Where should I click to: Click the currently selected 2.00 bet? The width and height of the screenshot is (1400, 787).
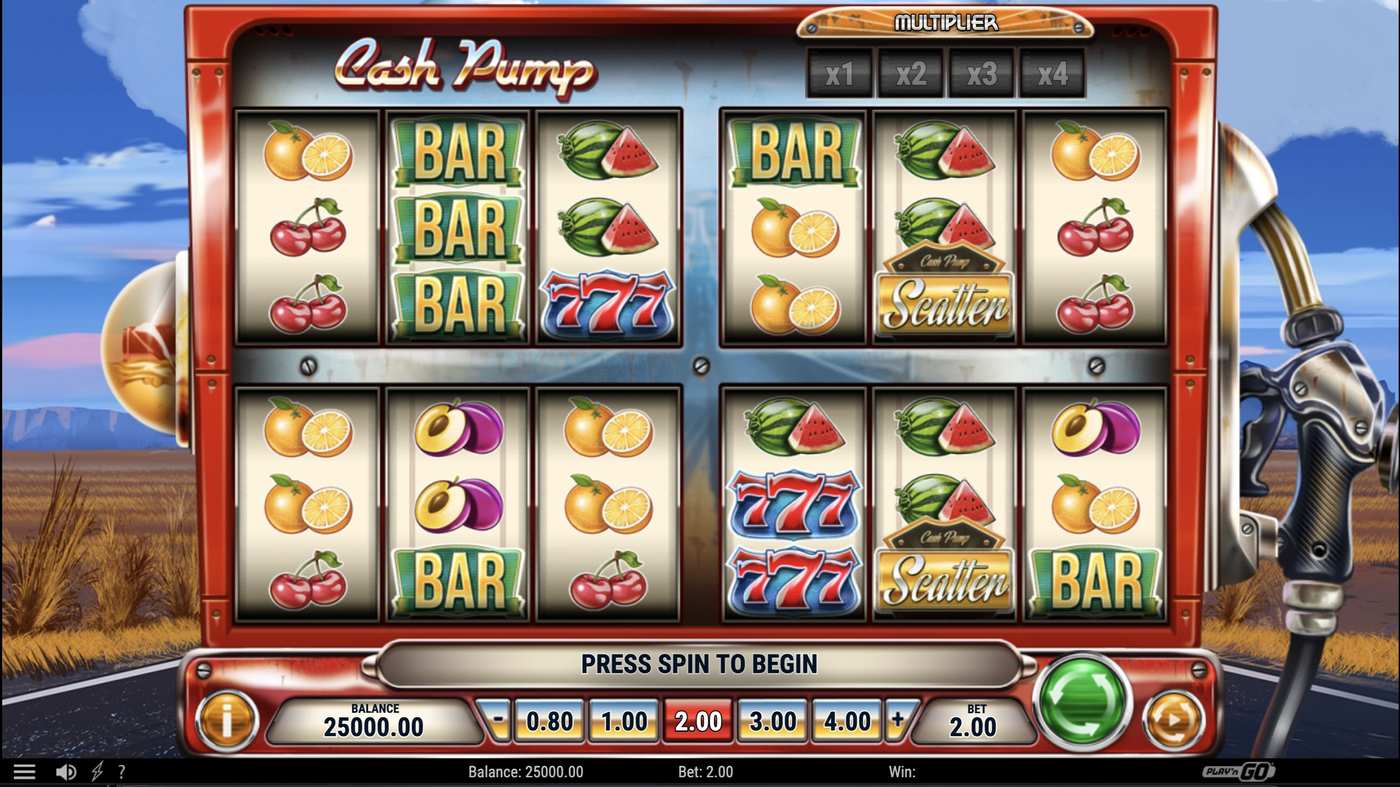click(697, 719)
